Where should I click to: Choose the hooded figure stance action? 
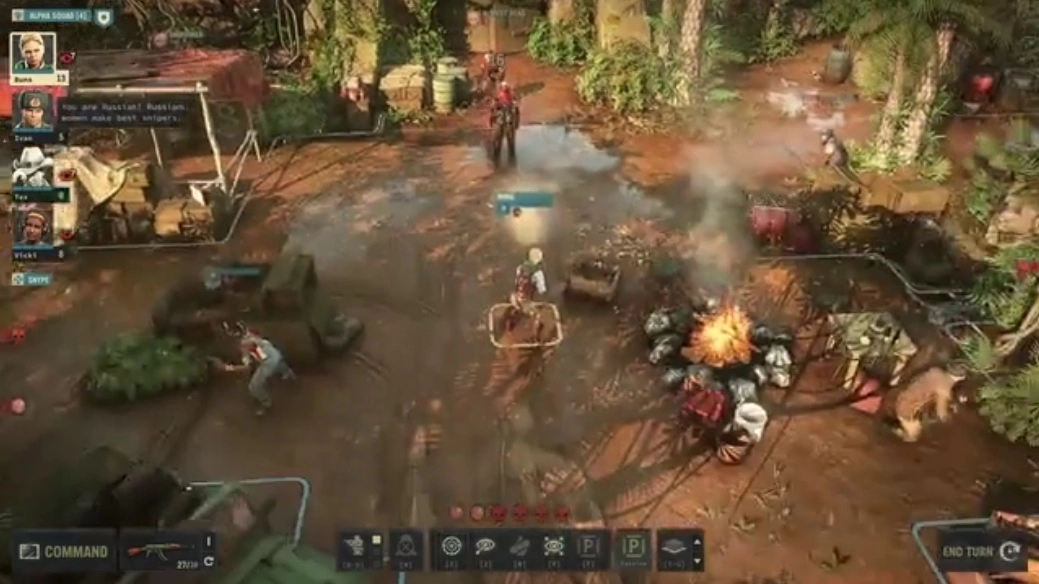point(405,548)
